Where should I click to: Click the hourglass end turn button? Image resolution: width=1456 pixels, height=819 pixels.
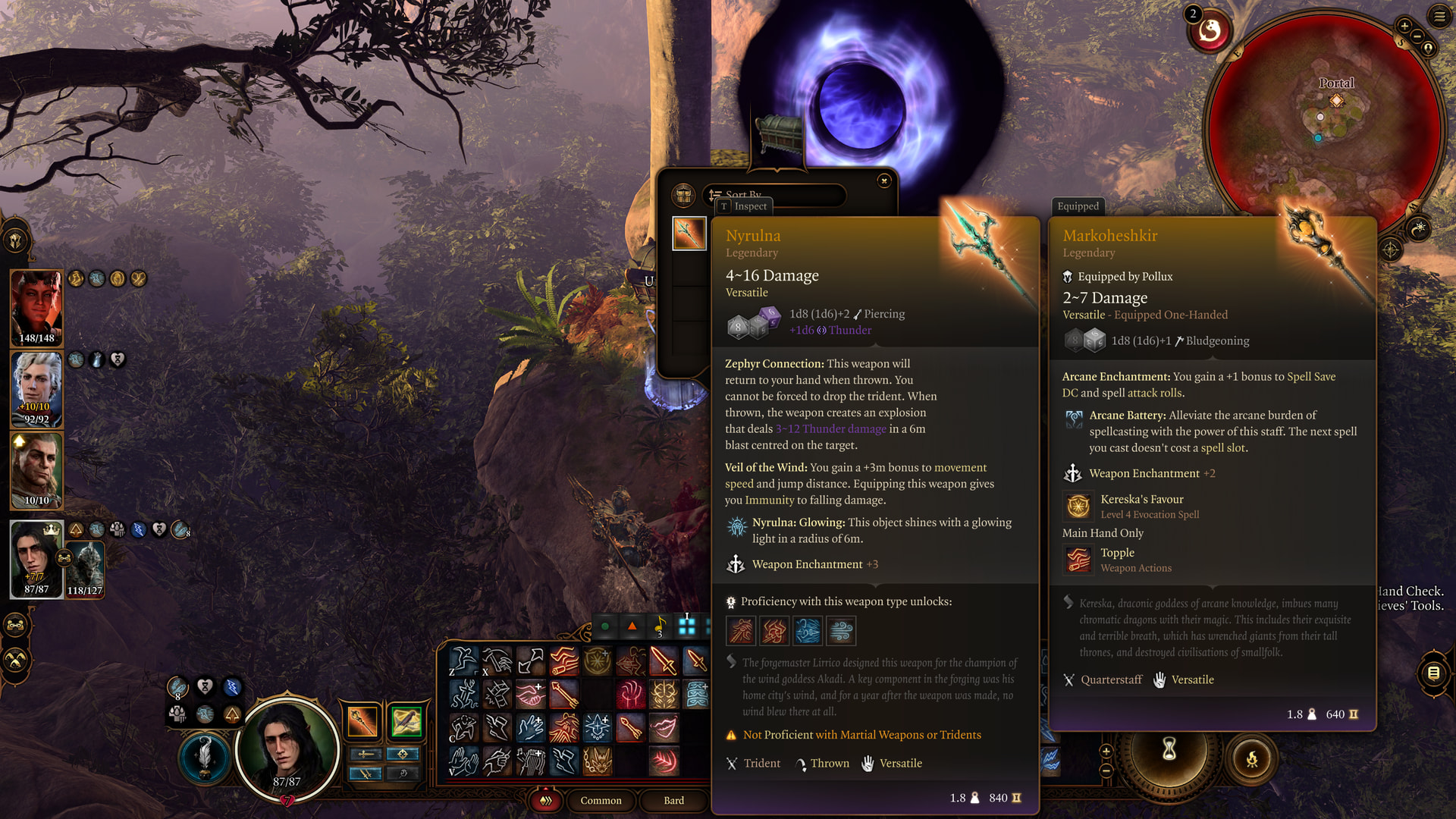pyautogui.click(x=1169, y=749)
